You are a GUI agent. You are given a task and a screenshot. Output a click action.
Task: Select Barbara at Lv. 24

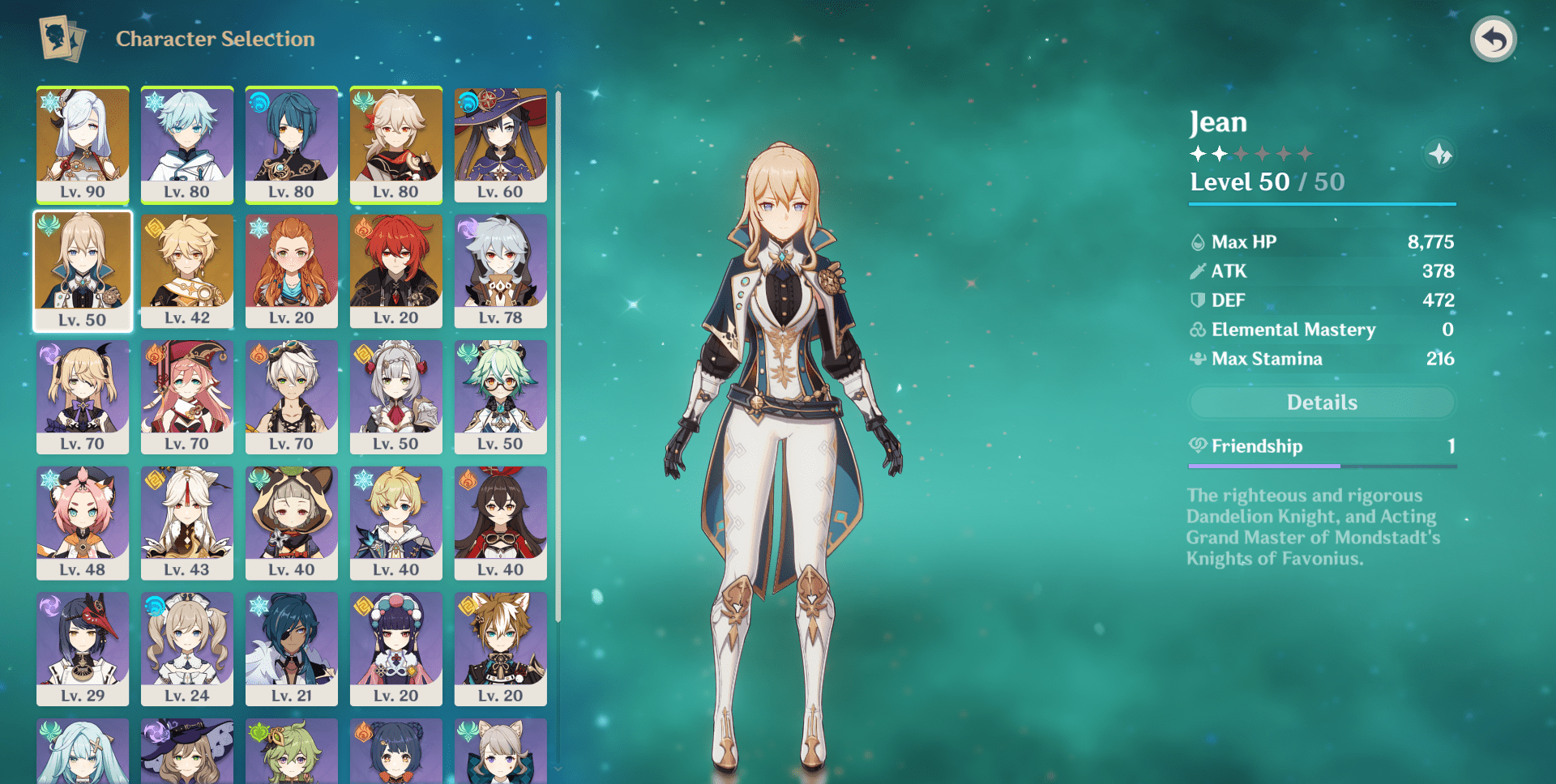186,648
